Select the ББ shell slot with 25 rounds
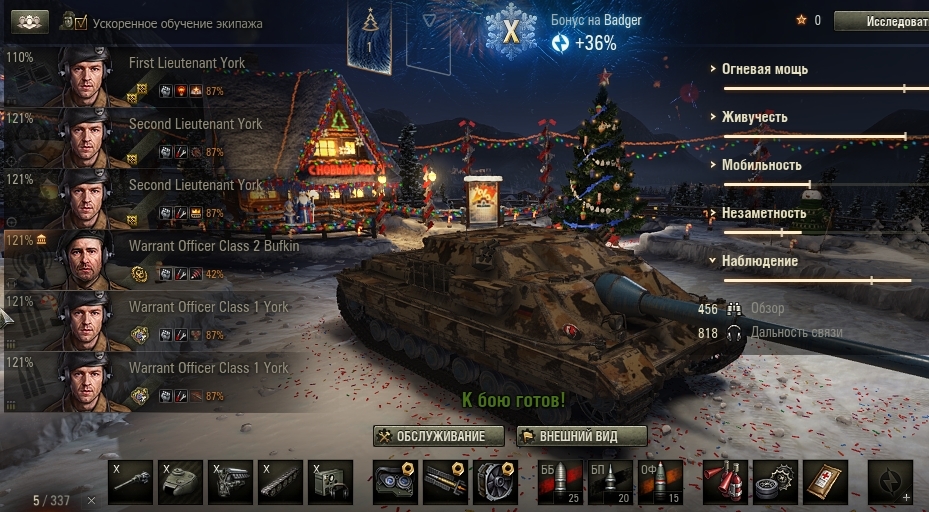 (560, 483)
